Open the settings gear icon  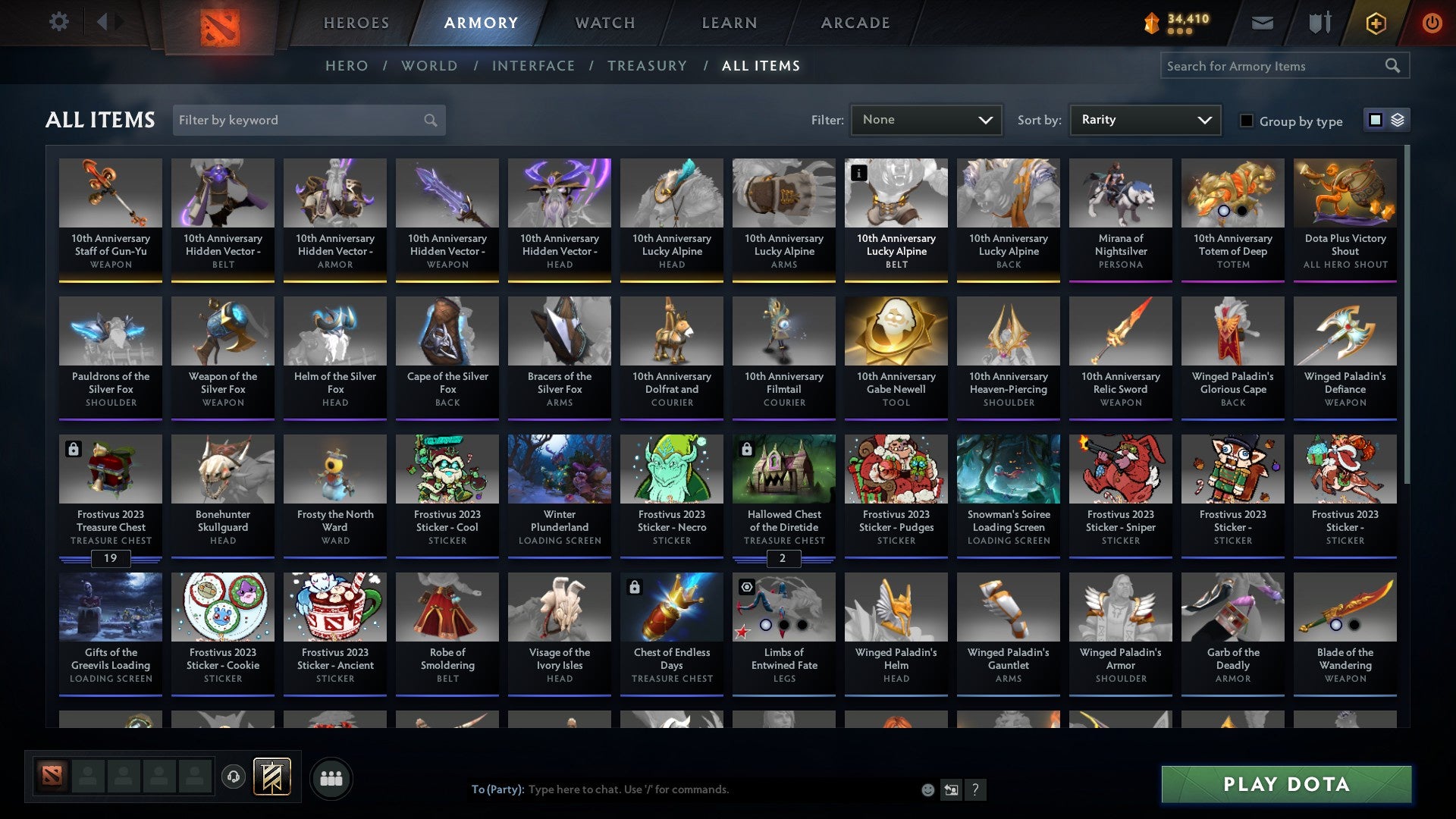[x=58, y=22]
